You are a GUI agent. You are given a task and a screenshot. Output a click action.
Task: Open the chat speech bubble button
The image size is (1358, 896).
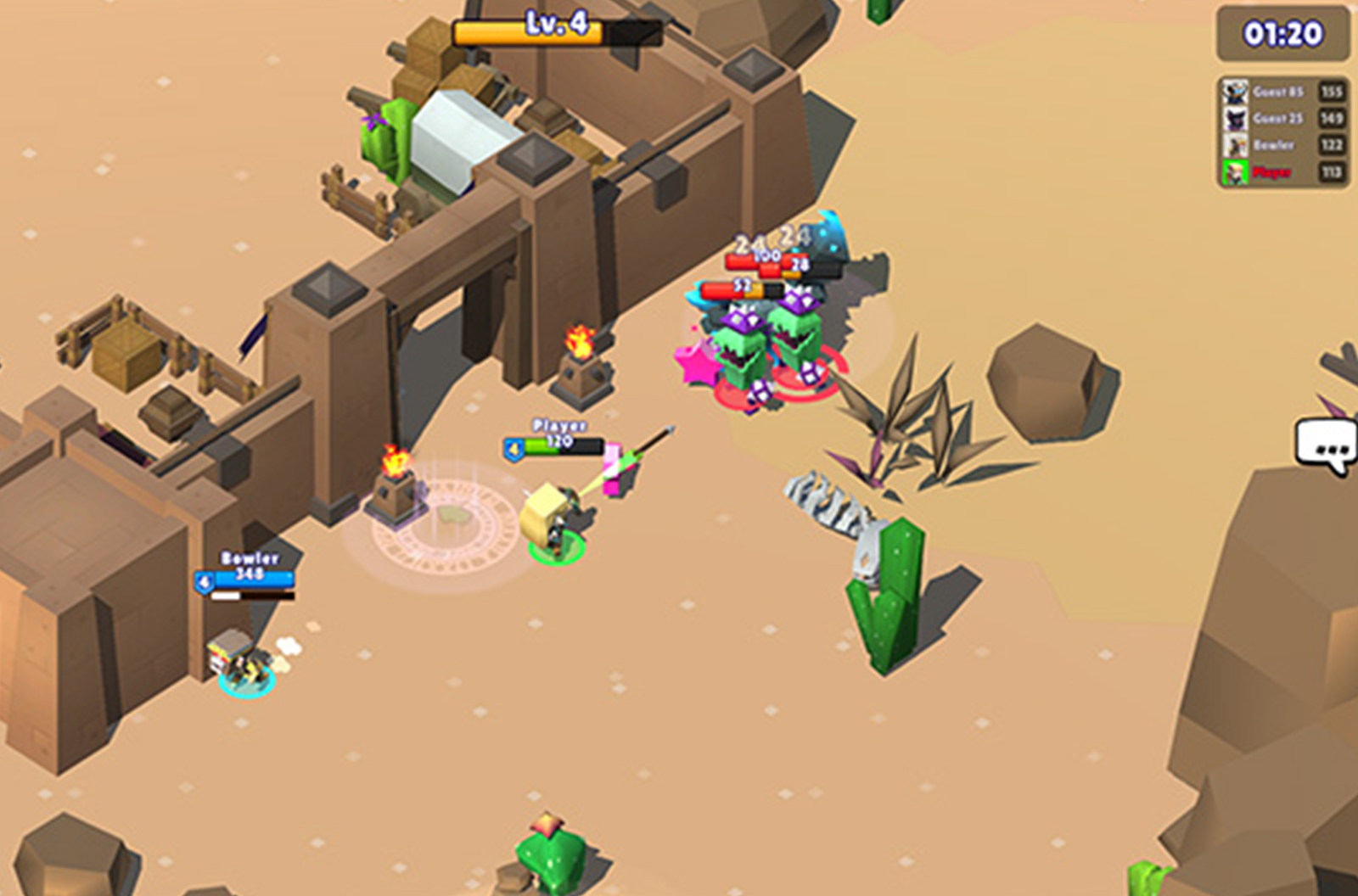[x=1327, y=445]
